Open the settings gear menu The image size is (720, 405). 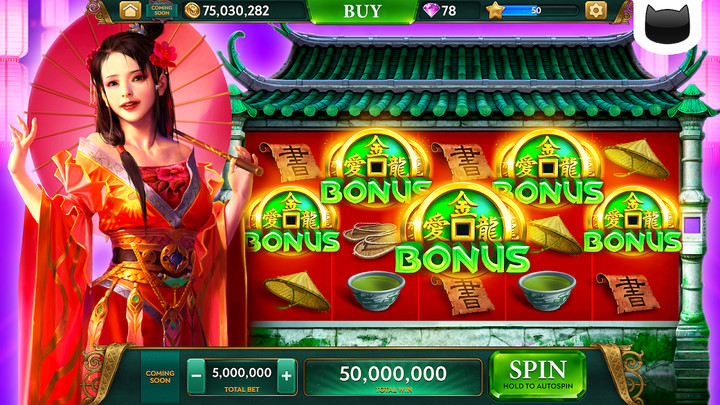596,11
